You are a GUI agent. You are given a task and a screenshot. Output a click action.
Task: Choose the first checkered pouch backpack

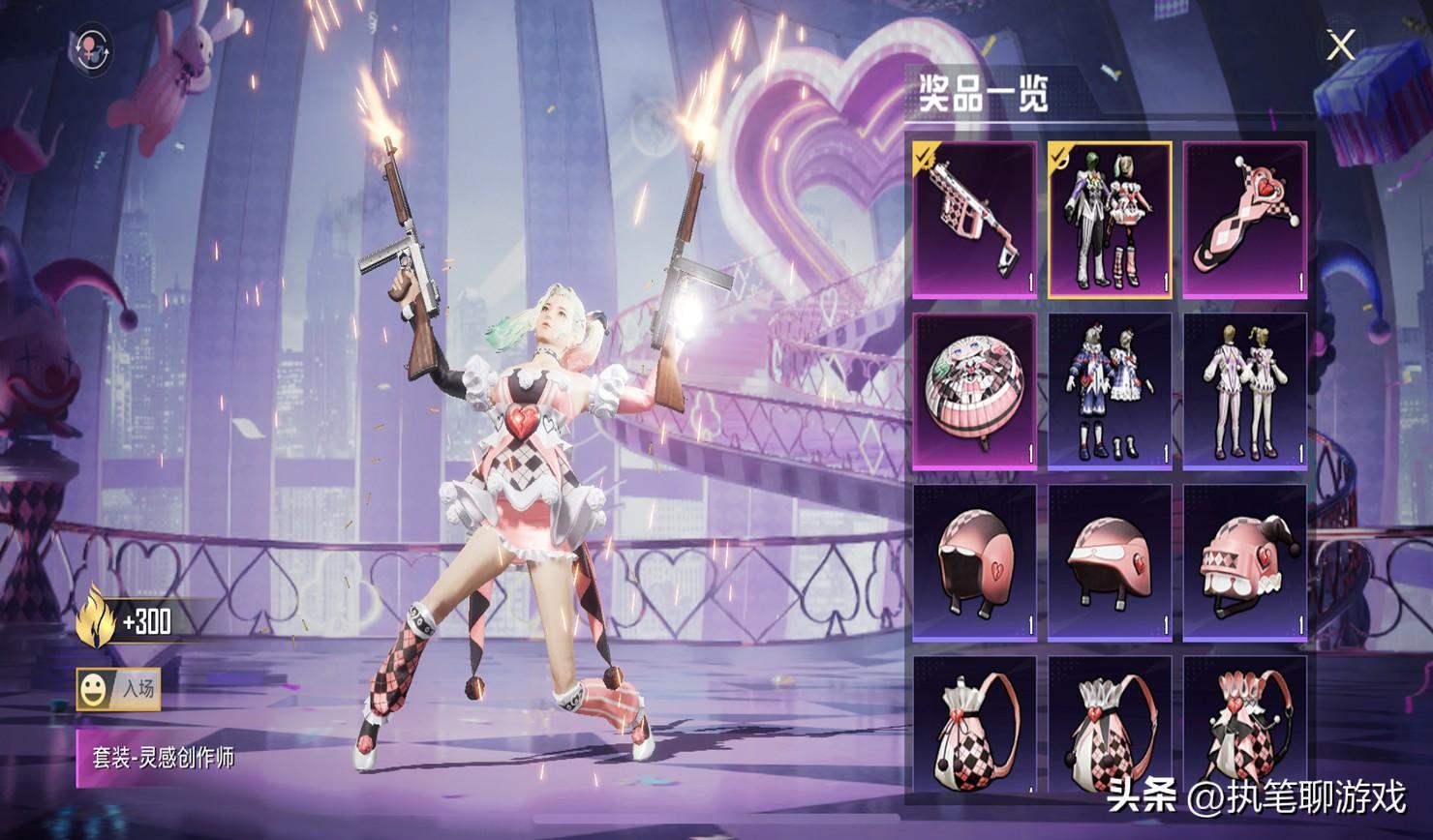(x=974, y=726)
